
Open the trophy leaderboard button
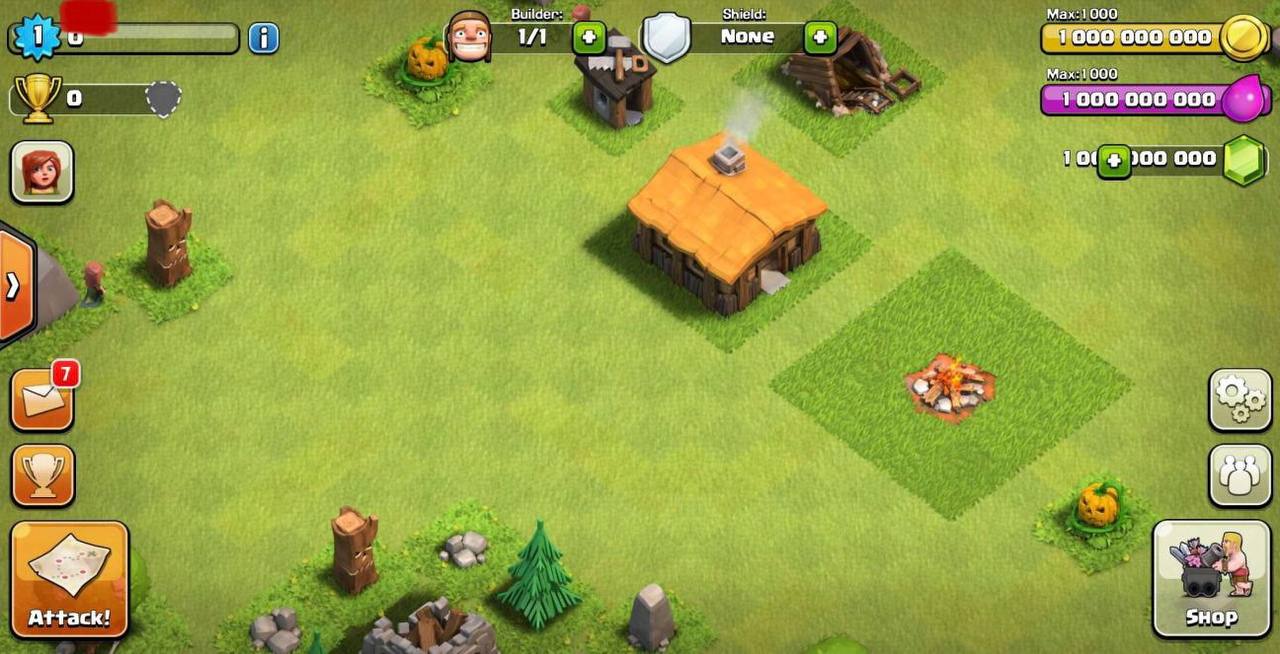click(x=43, y=475)
